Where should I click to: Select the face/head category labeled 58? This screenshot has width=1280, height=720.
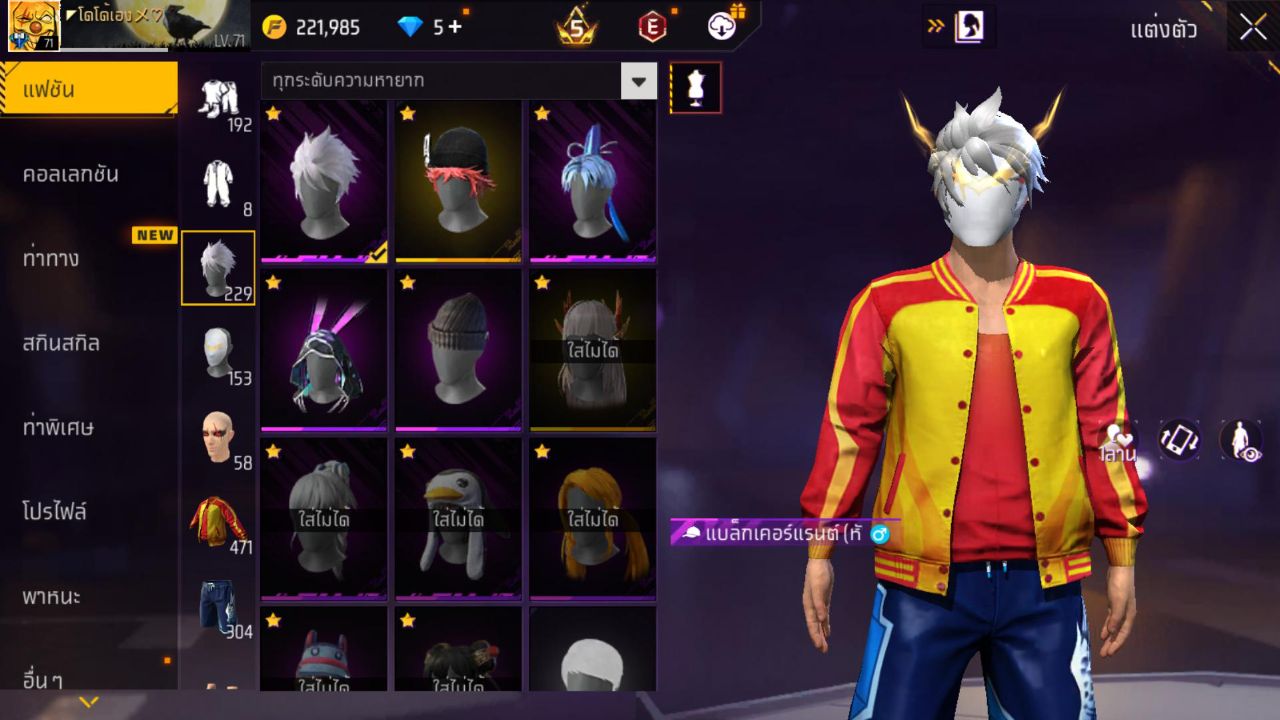click(218, 435)
